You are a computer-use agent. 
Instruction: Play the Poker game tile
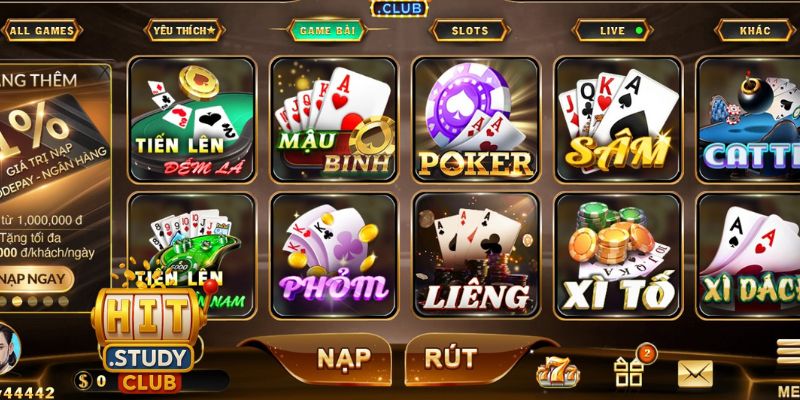point(476,119)
